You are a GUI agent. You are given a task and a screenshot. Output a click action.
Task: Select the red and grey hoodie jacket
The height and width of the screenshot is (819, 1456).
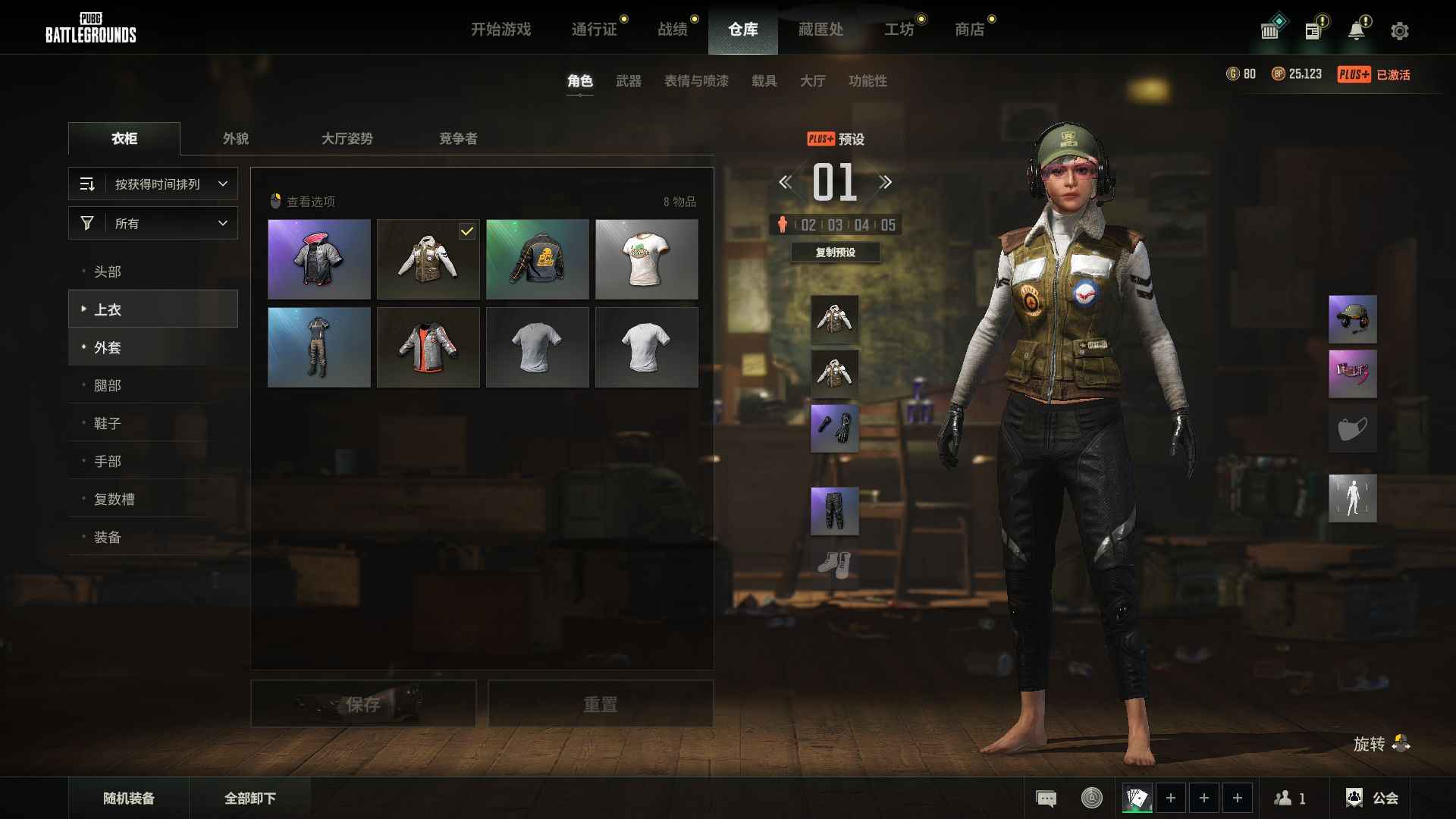coord(428,347)
